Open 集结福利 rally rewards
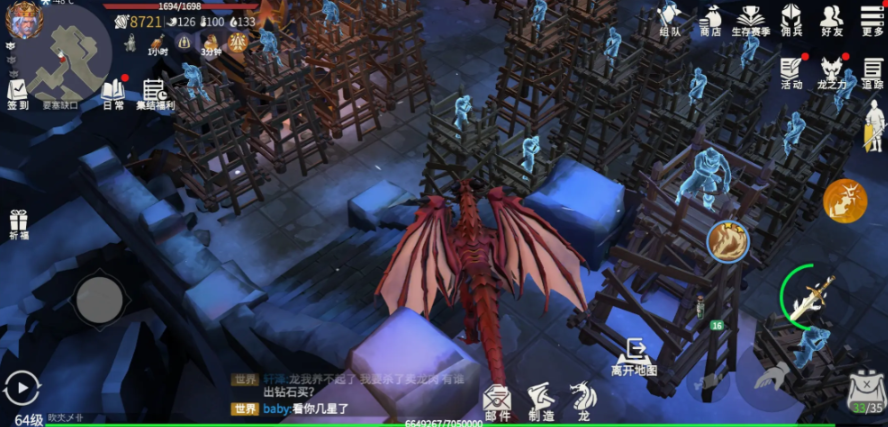This screenshot has height=427, width=888. (157, 95)
